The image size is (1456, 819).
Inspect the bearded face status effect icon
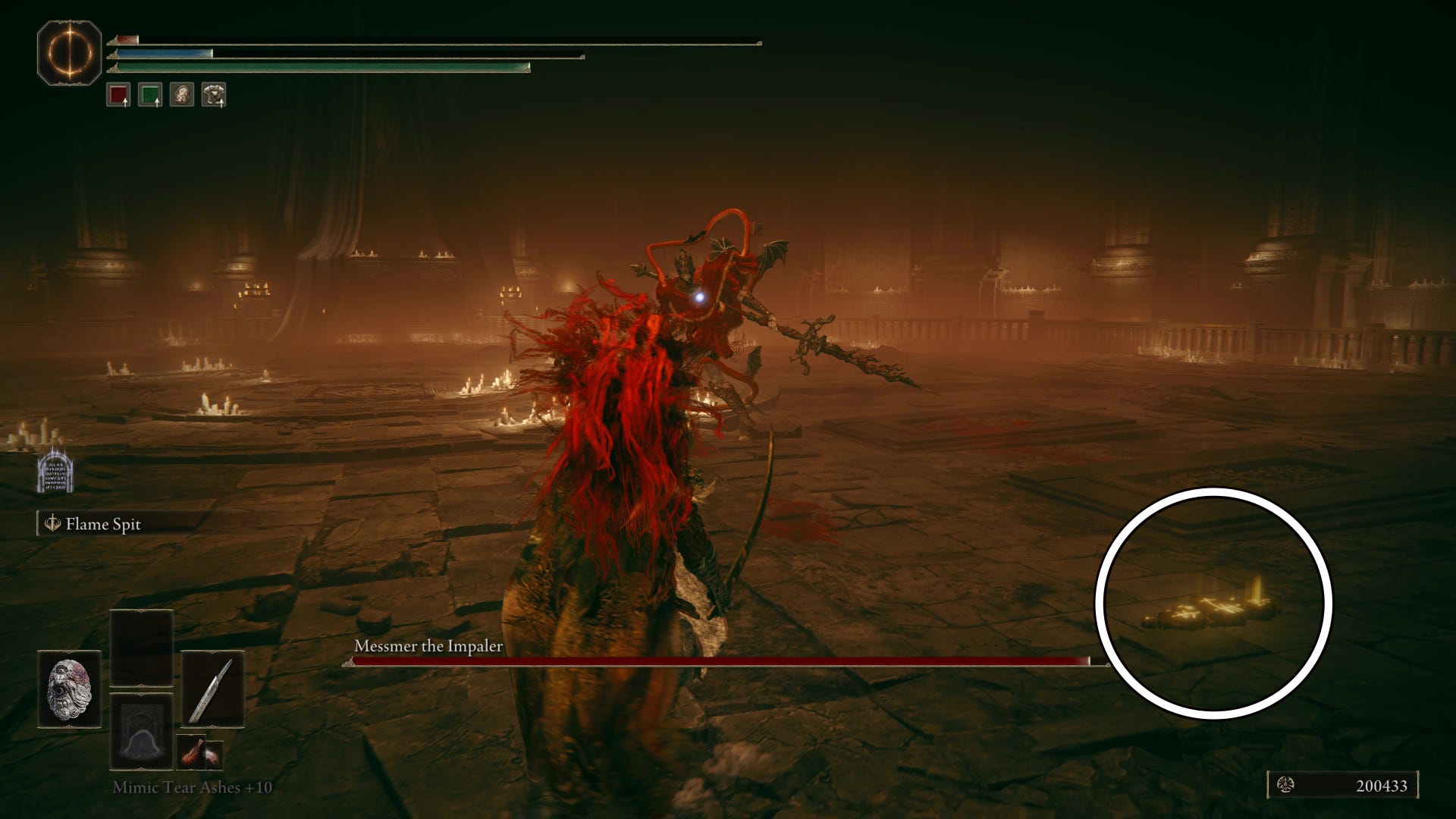click(x=182, y=95)
